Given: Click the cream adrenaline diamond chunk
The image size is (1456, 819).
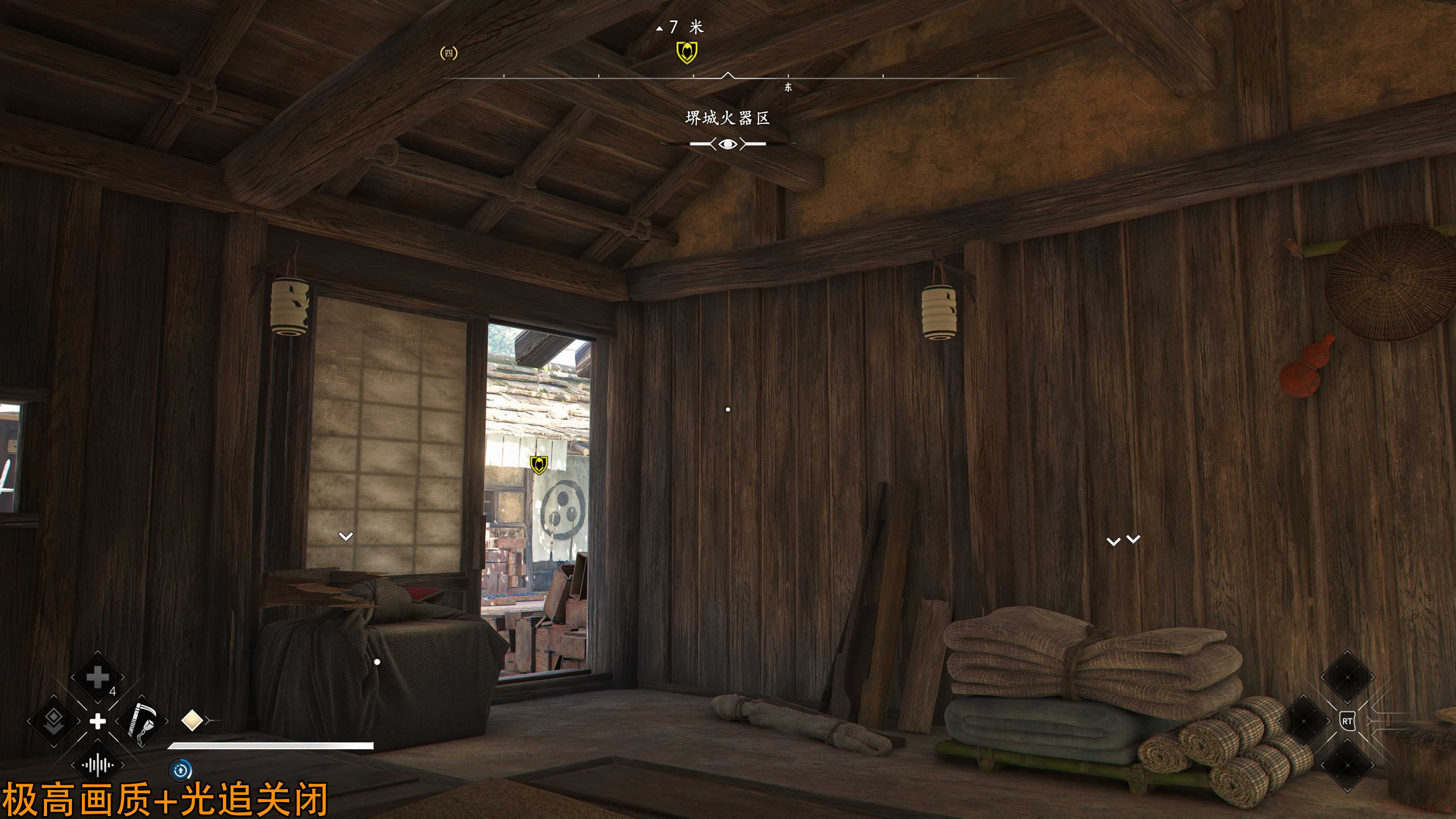Looking at the screenshot, I should 192,721.
